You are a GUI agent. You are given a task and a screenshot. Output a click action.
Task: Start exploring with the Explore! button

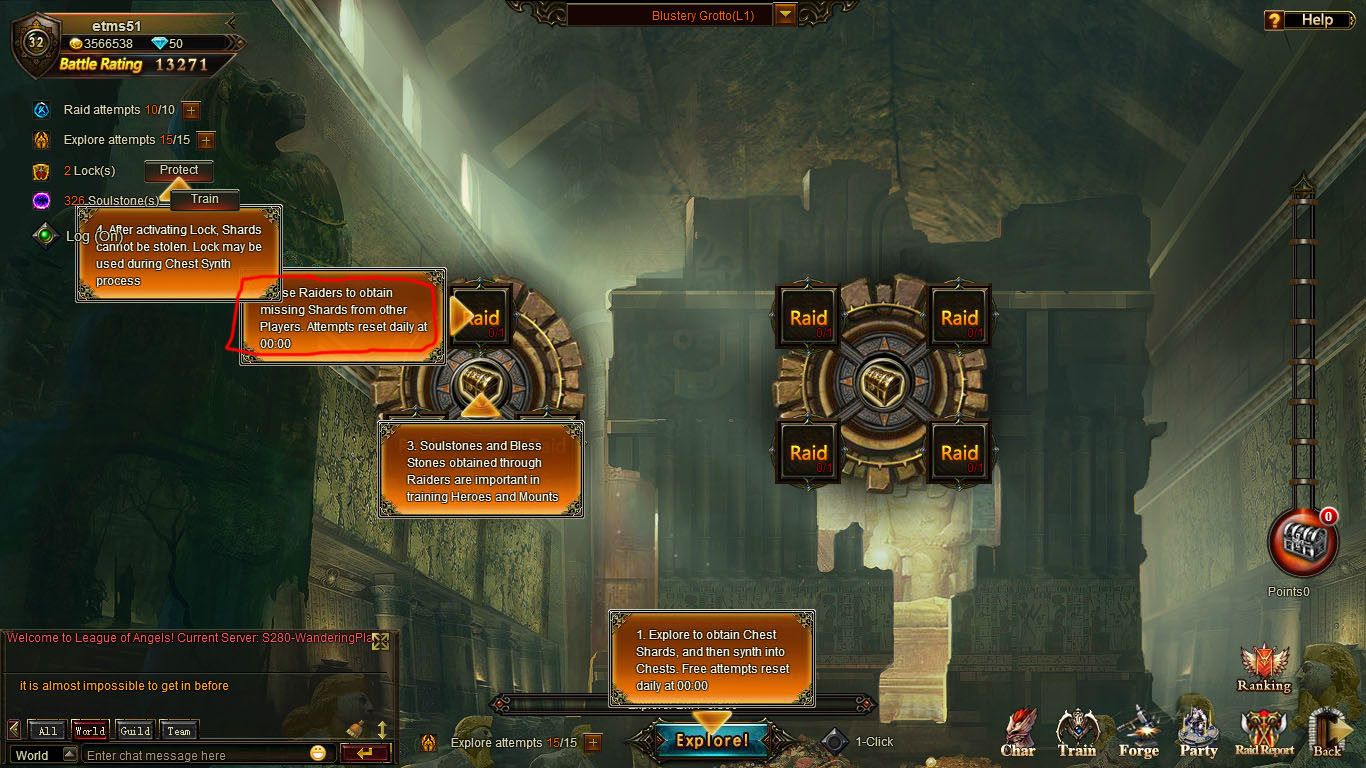tap(712, 741)
